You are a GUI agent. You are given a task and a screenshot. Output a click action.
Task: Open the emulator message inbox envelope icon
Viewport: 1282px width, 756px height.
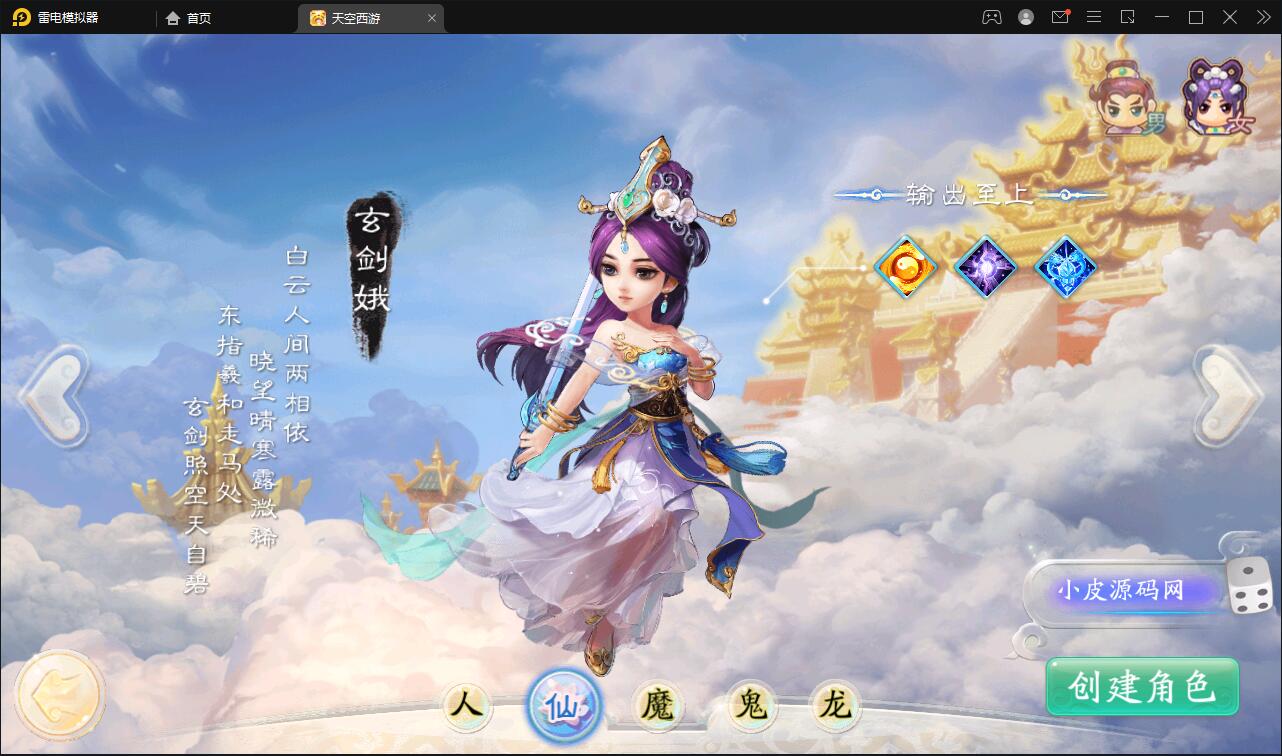point(1060,17)
